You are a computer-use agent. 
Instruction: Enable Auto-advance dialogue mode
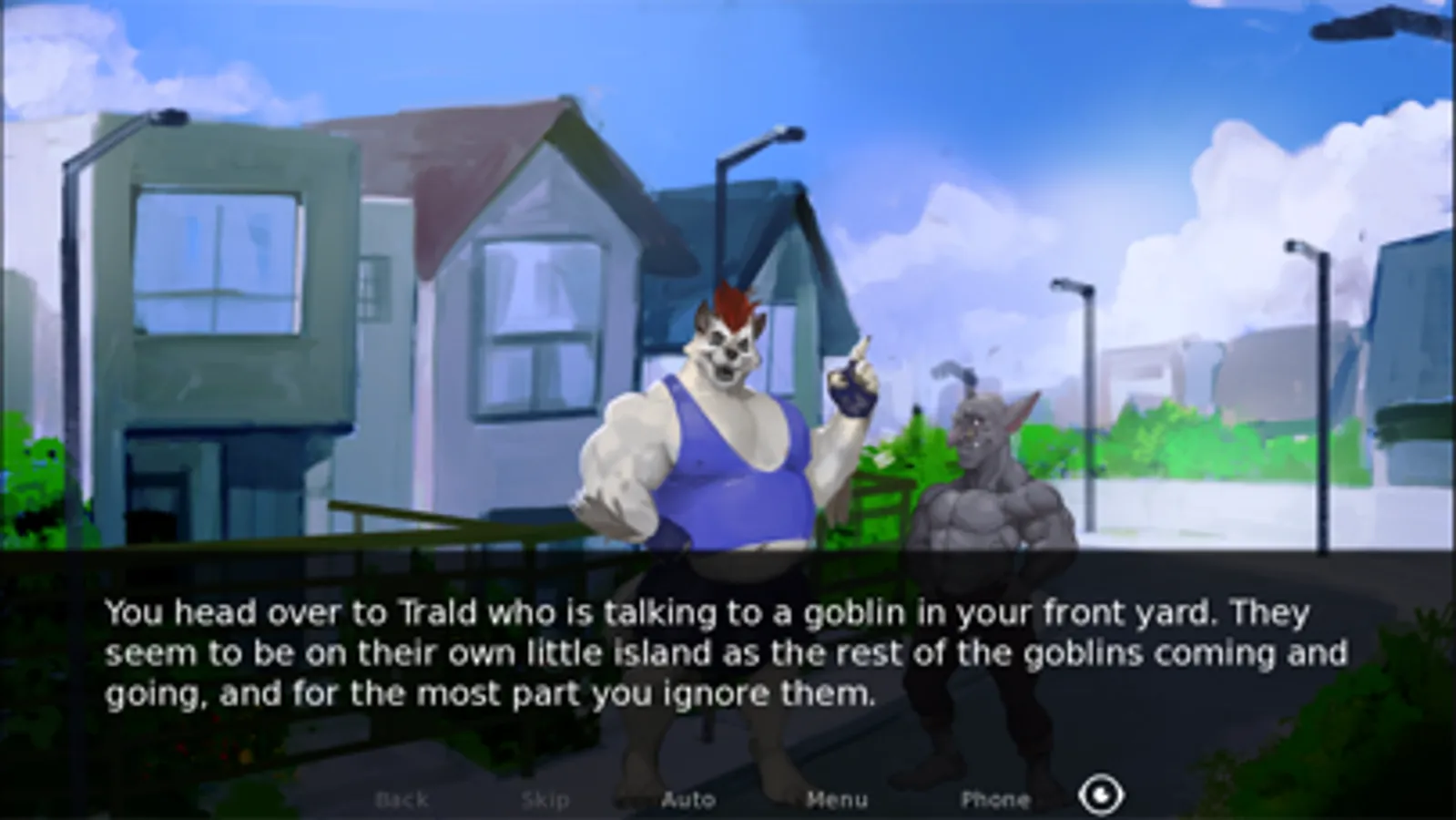tap(689, 799)
